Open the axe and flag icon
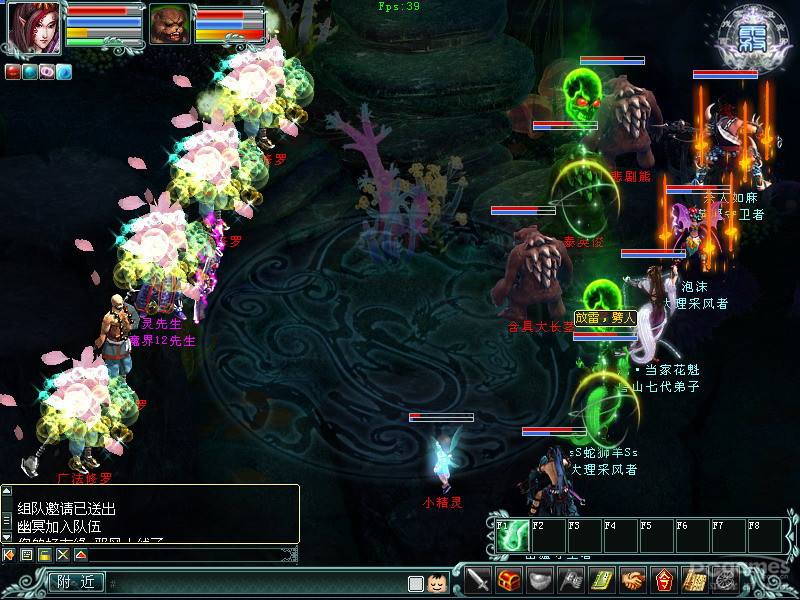The width and height of the screenshot is (800, 600). [570, 580]
